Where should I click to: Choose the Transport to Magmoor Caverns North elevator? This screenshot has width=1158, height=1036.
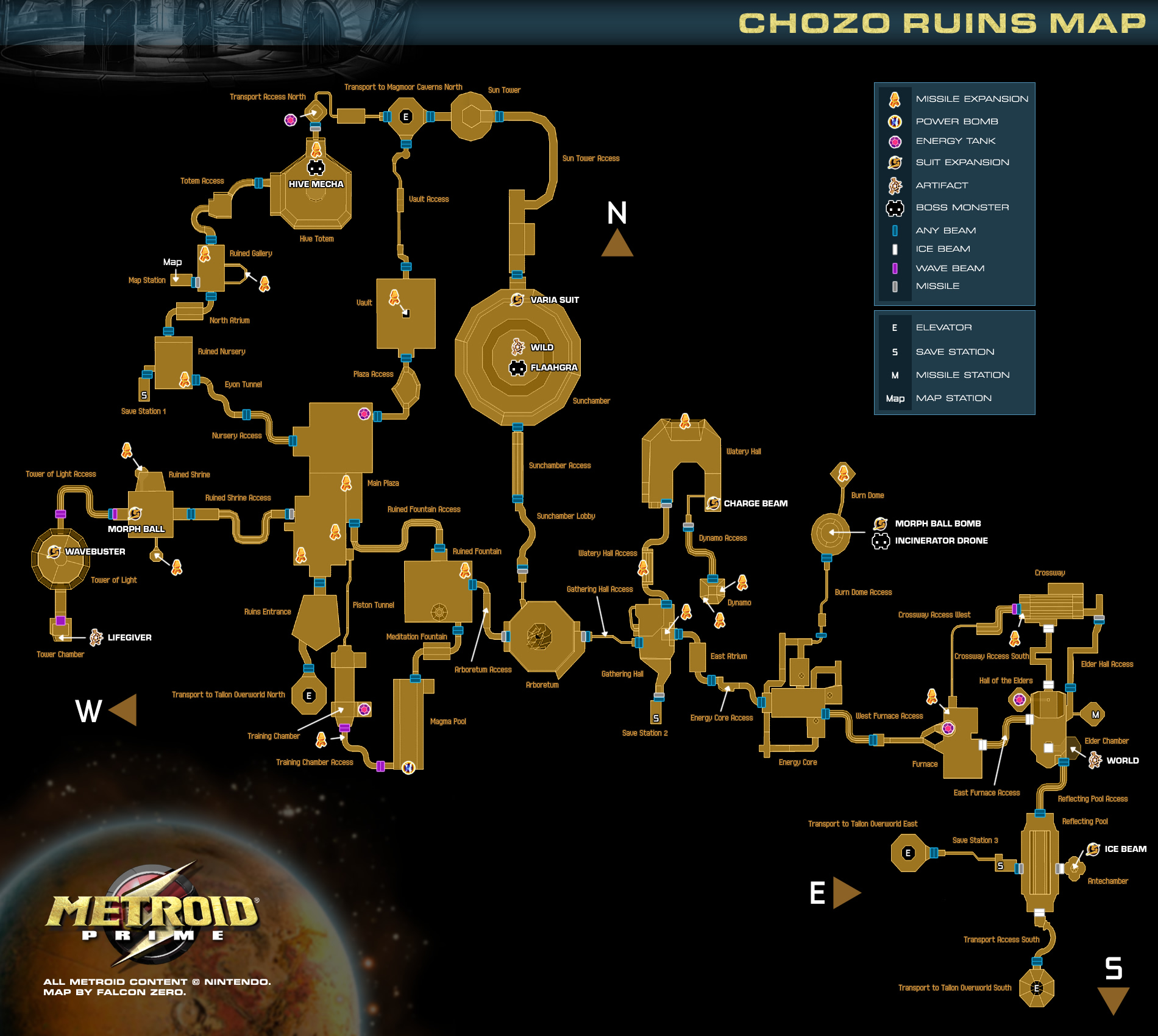click(x=406, y=117)
